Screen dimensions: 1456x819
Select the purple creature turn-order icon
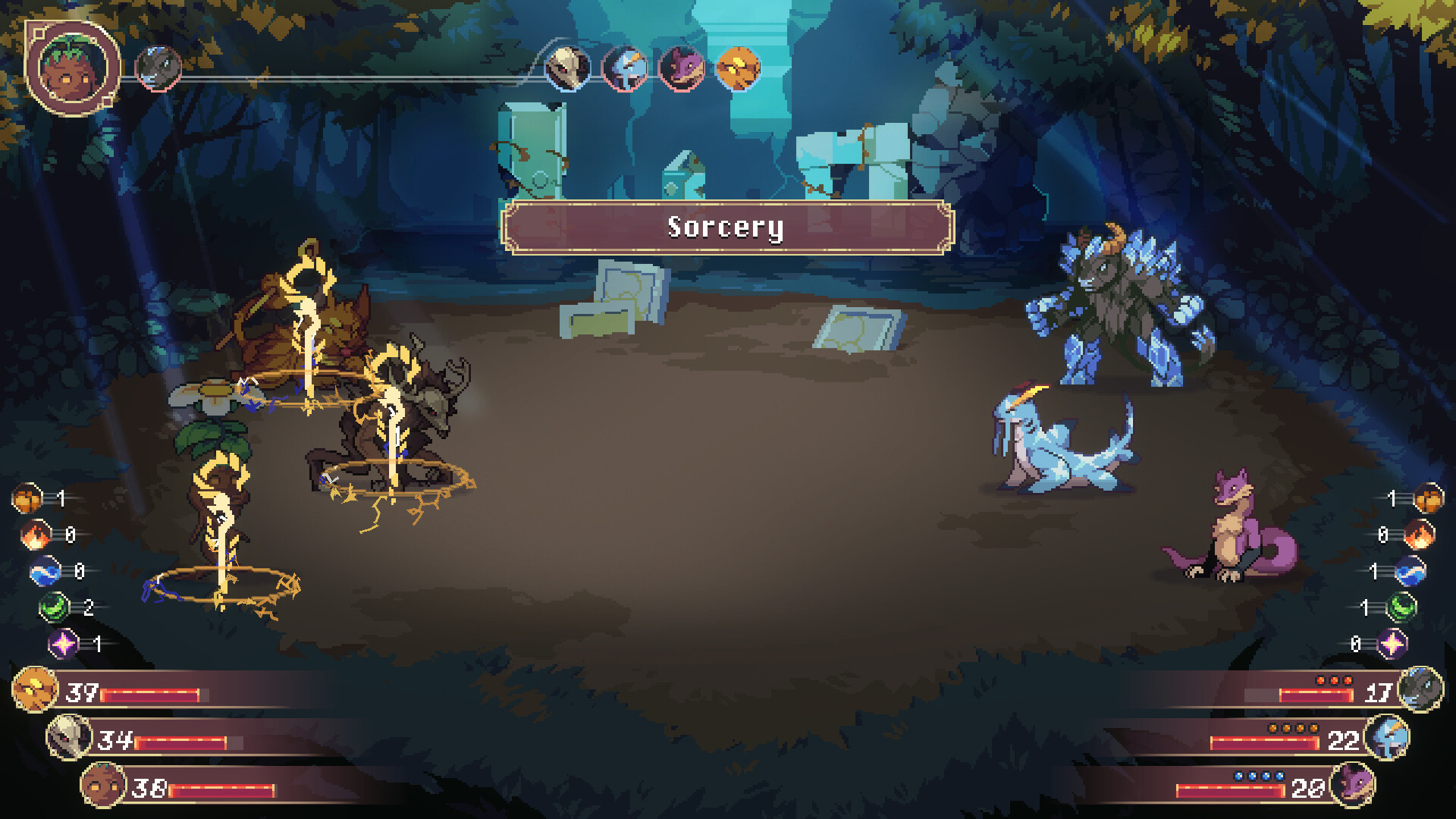tap(682, 70)
